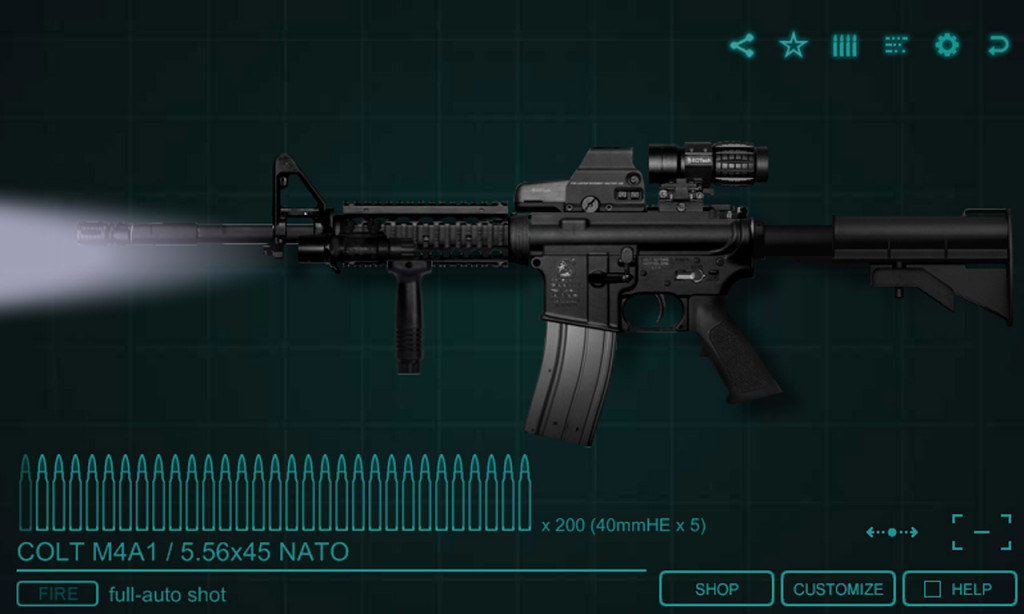Open the ammo bullets icon
The image size is (1024, 614).
(845, 45)
